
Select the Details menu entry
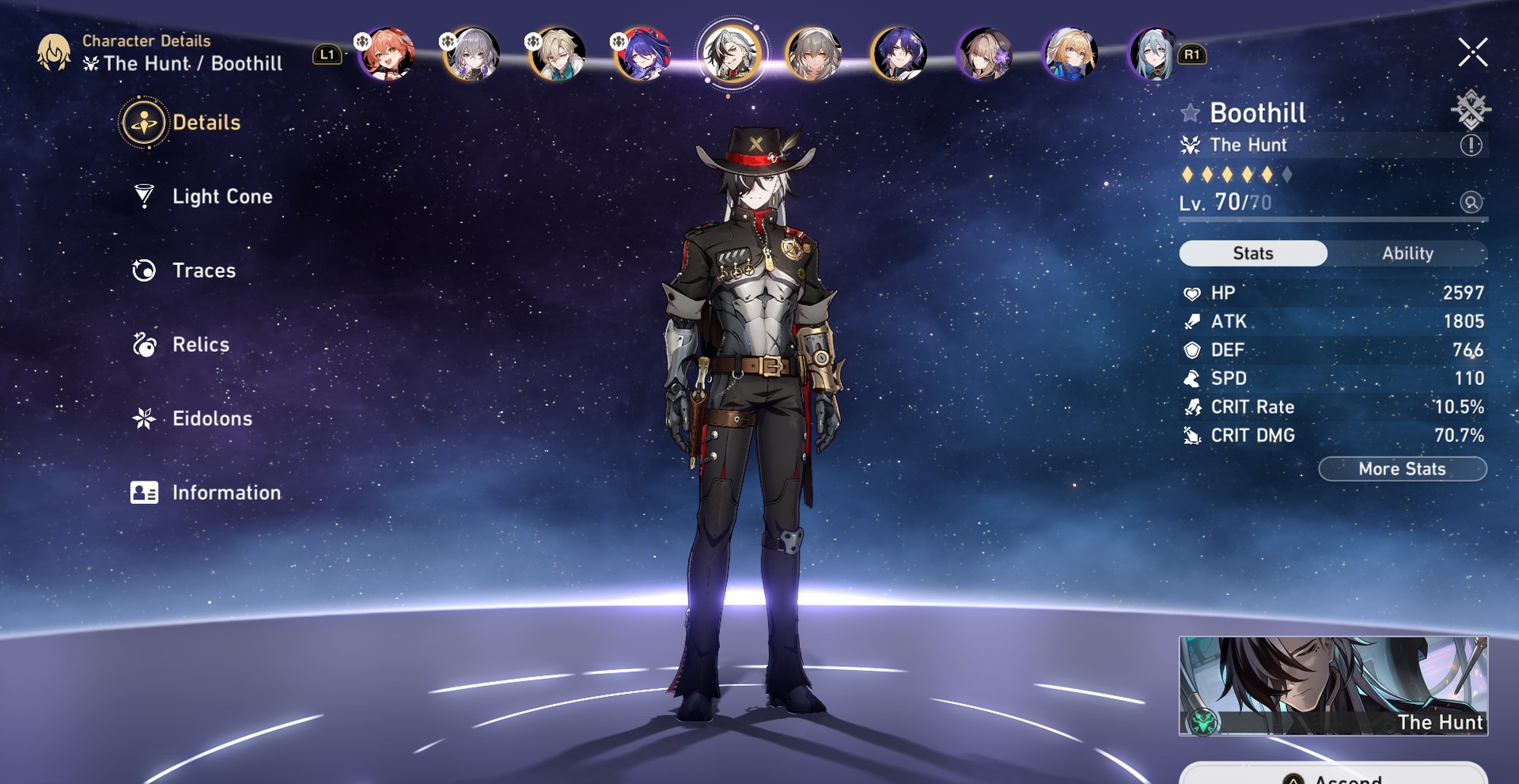(205, 123)
